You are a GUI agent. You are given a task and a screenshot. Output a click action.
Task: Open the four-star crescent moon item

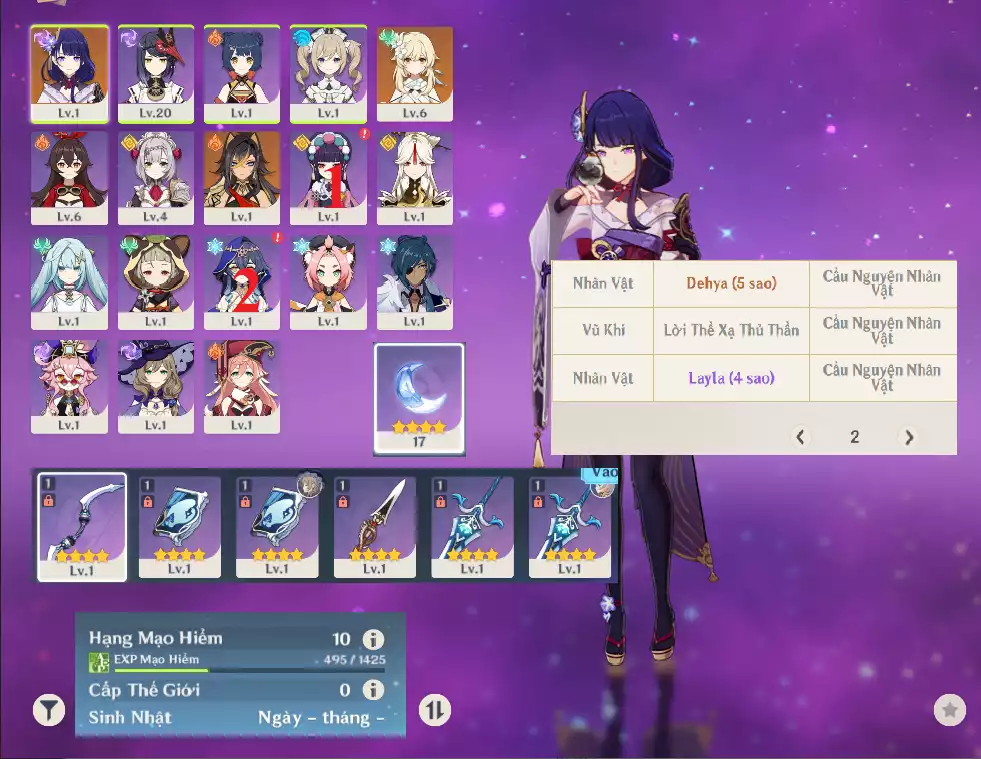click(x=419, y=398)
